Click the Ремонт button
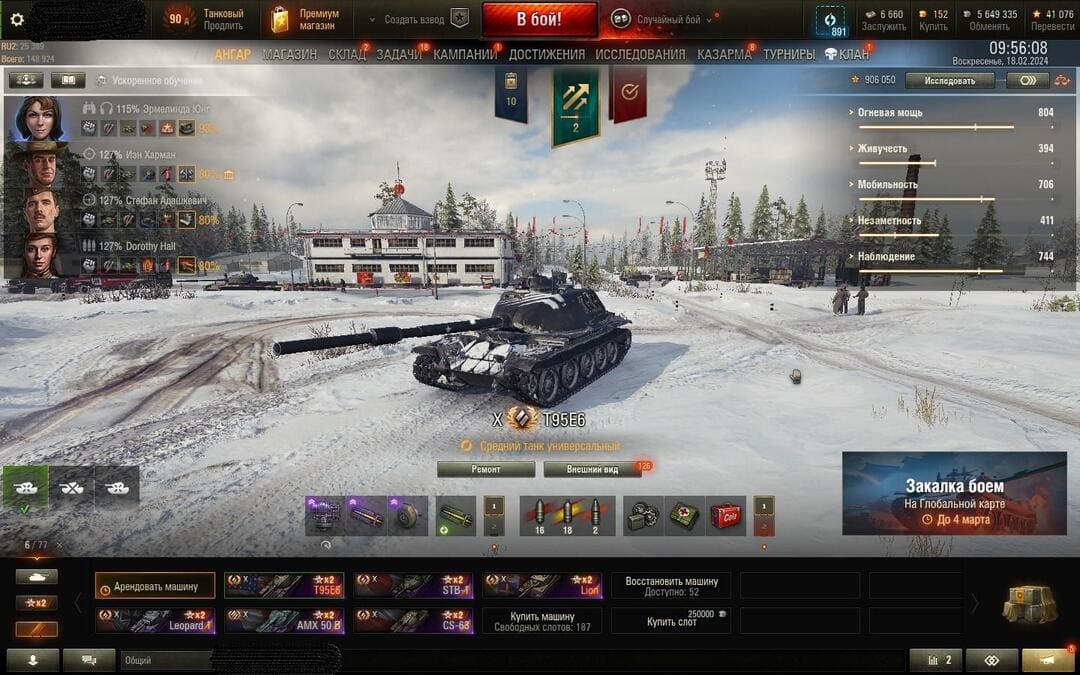The height and width of the screenshot is (675, 1080). click(486, 469)
